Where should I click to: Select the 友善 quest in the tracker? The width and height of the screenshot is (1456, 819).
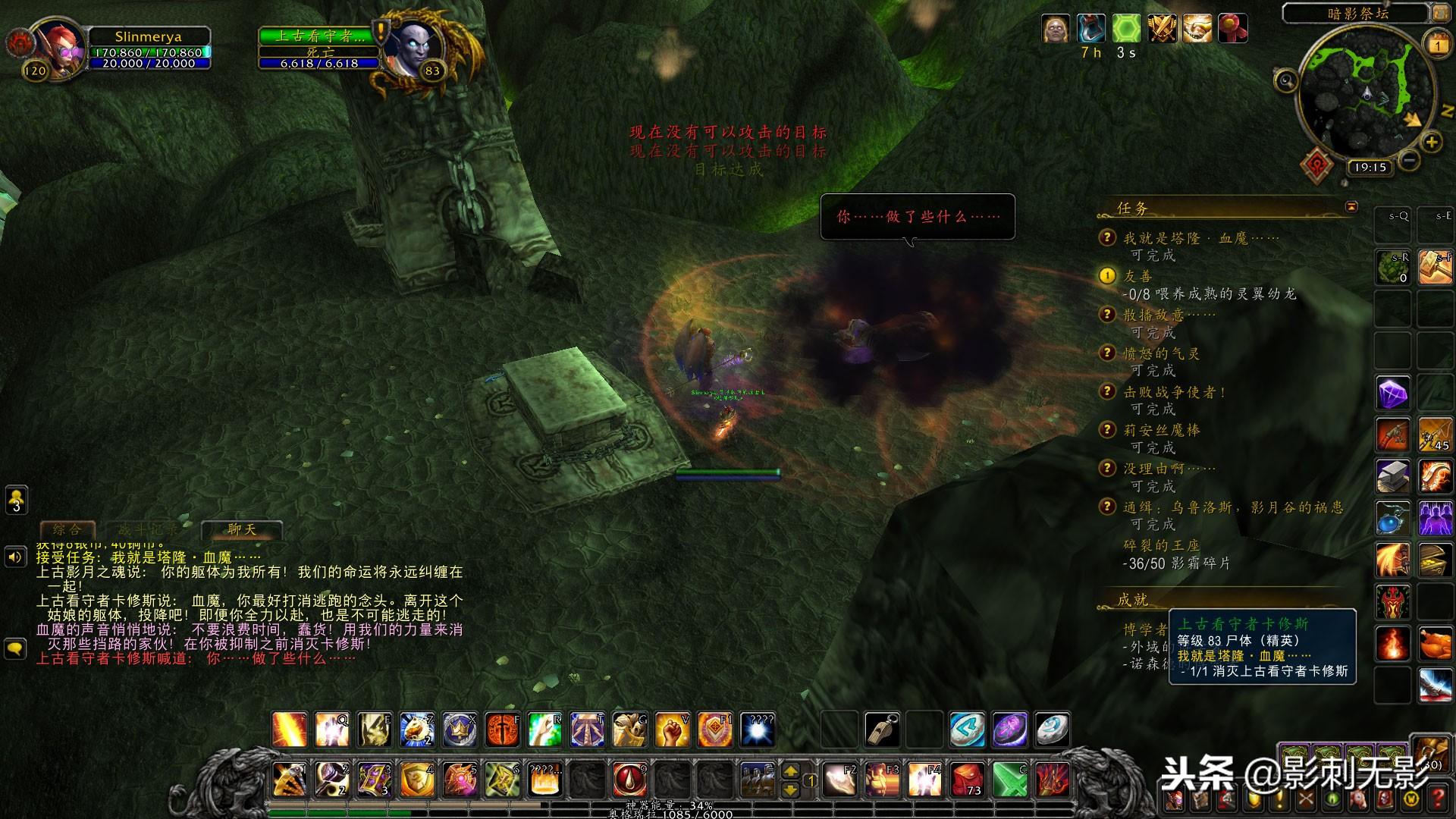[x=1137, y=276]
